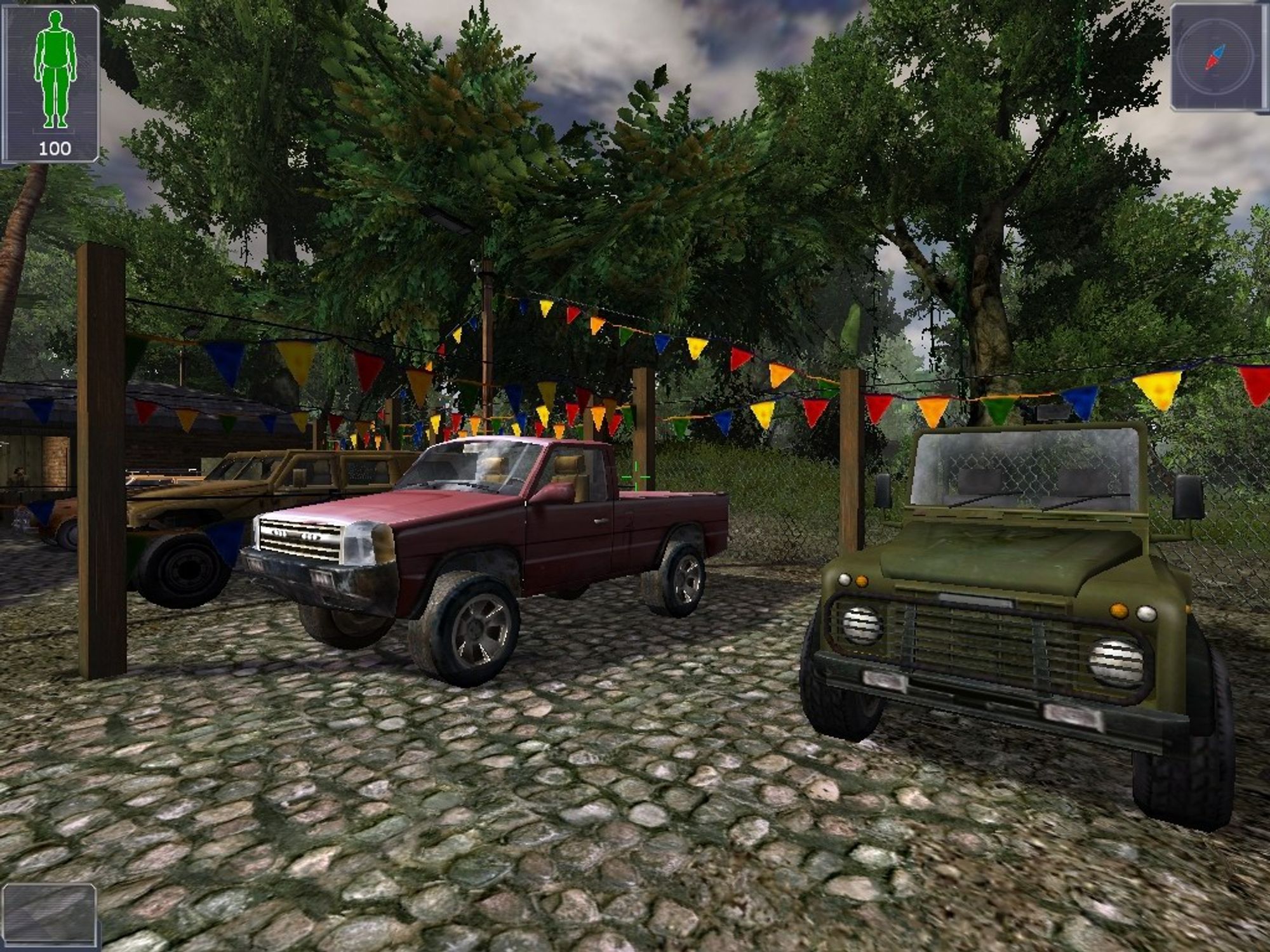Select the empty weapon slot panel
Viewport: 1270px width, 952px height.
pyautogui.click(x=49, y=914)
